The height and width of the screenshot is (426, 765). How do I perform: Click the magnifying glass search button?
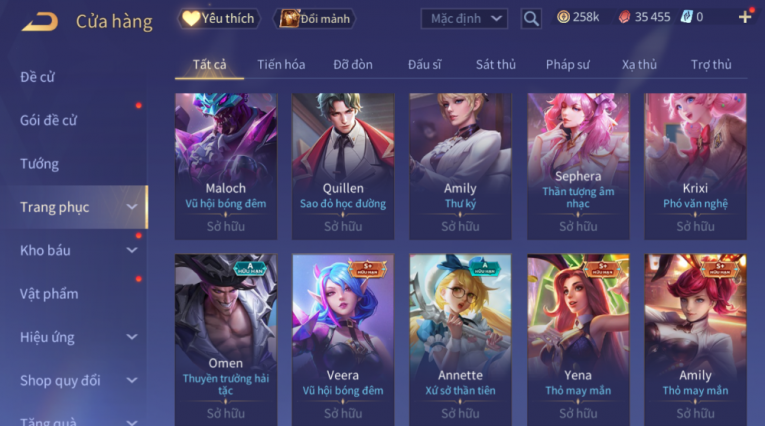pyautogui.click(x=531, y=18)
